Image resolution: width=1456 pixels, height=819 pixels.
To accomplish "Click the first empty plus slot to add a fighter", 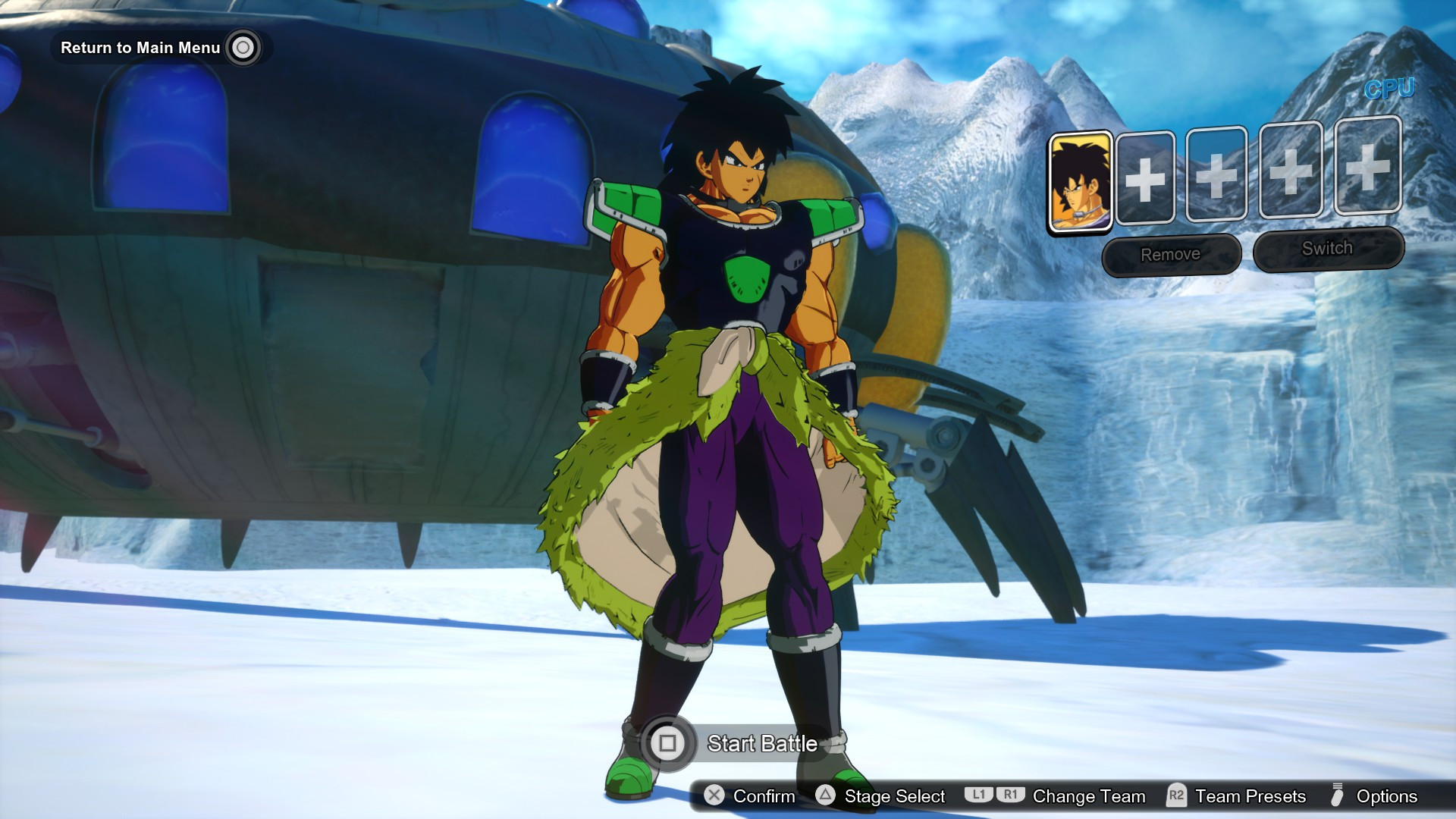I will pyautogui.click(x=1147, y=180).
